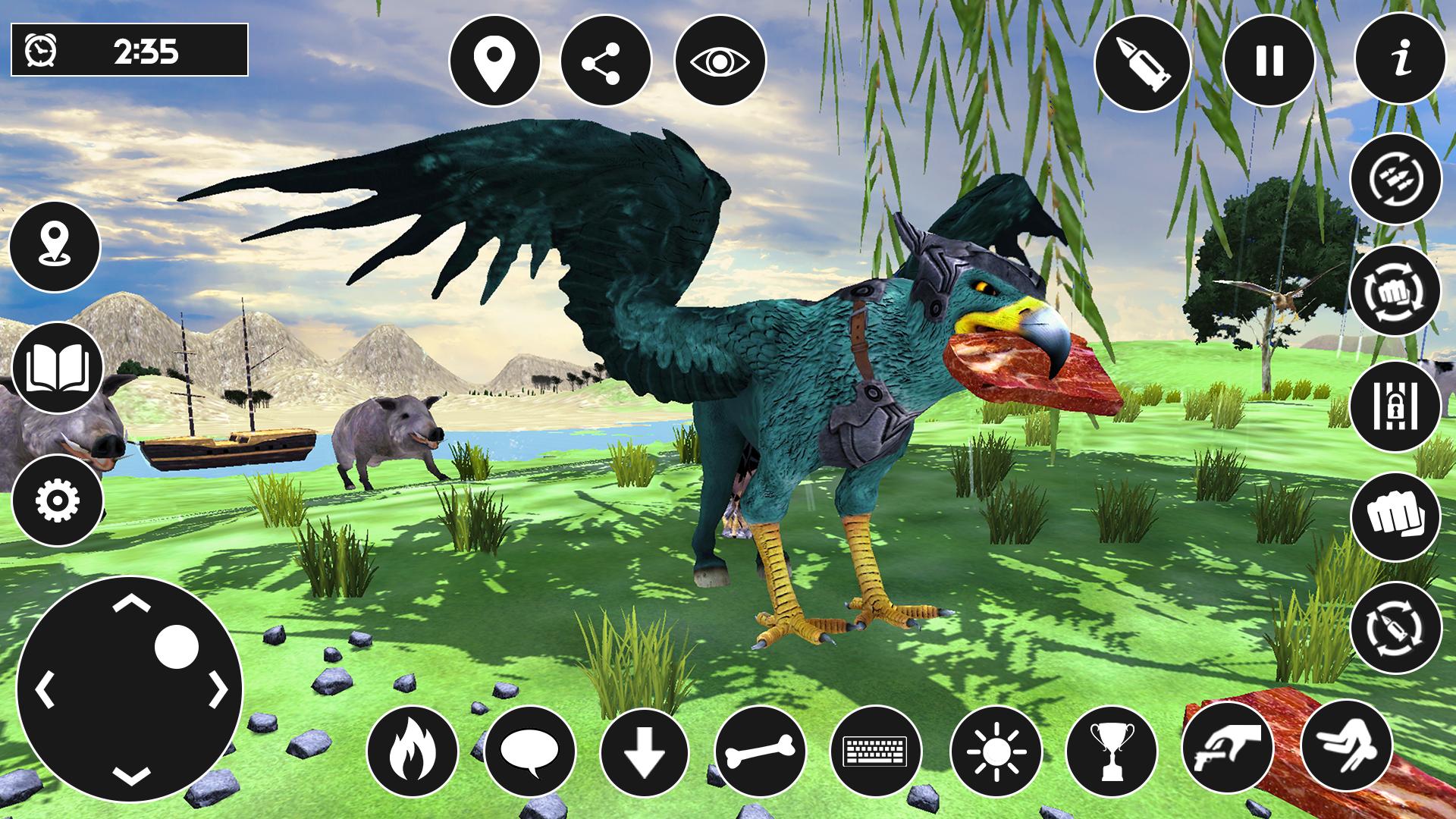Image resolution: width=1456 pixels, height=819 pixels.
Task: Open the keyboard button
Action: 876,752
